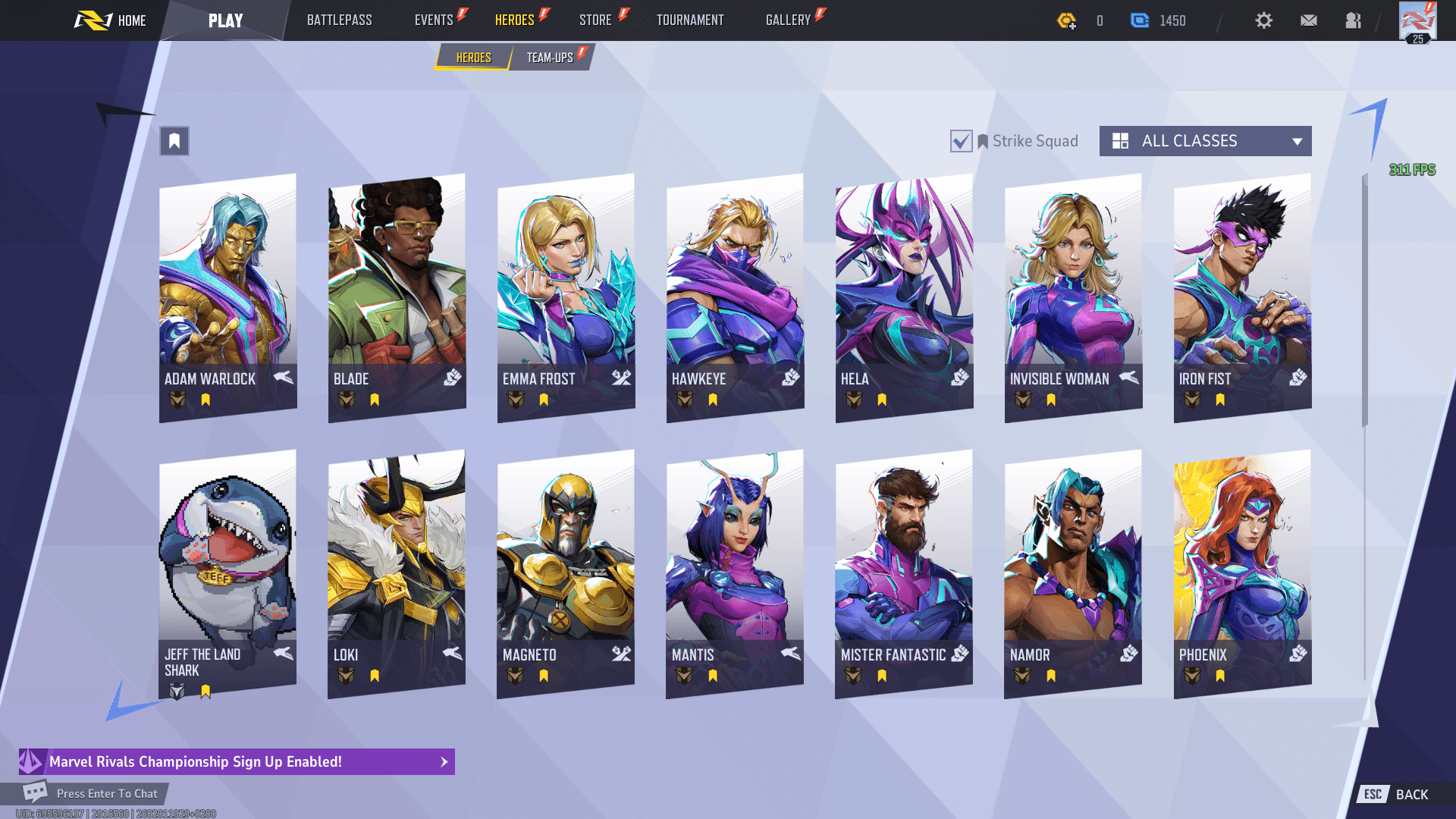Click the class grid icon in filter dropdown
This screenshot has height=819, width=1456.
(x=1122, y=141)
